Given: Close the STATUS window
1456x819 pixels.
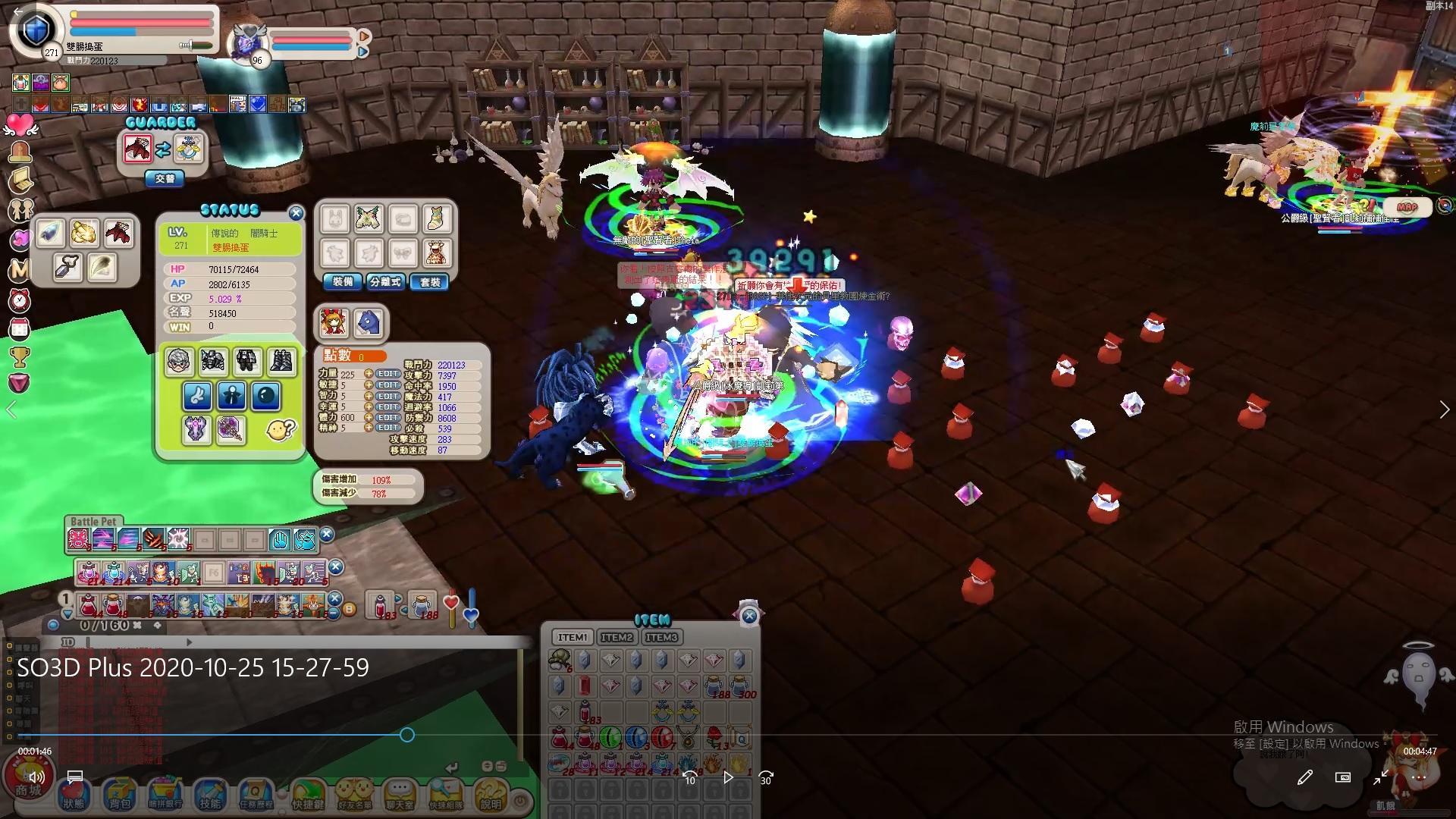Looking at the screenshot, I should 296,213.
